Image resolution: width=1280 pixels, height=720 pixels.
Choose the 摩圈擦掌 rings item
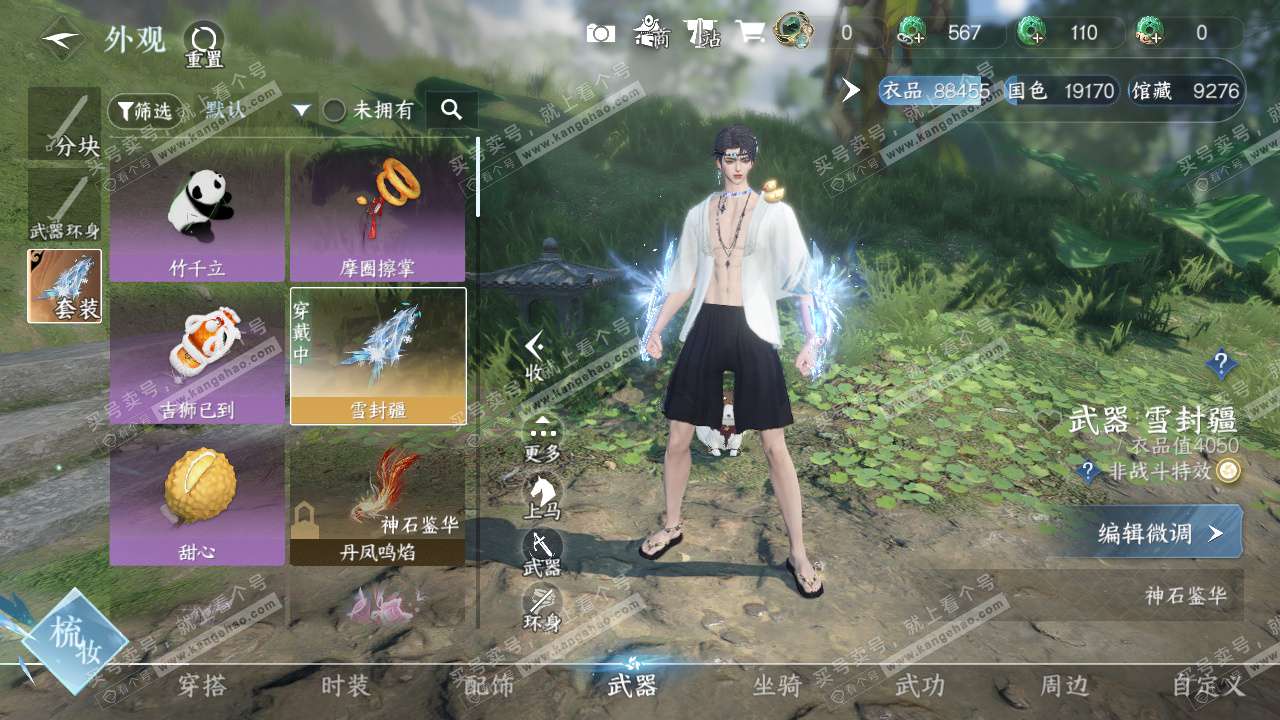pos(378,216)
